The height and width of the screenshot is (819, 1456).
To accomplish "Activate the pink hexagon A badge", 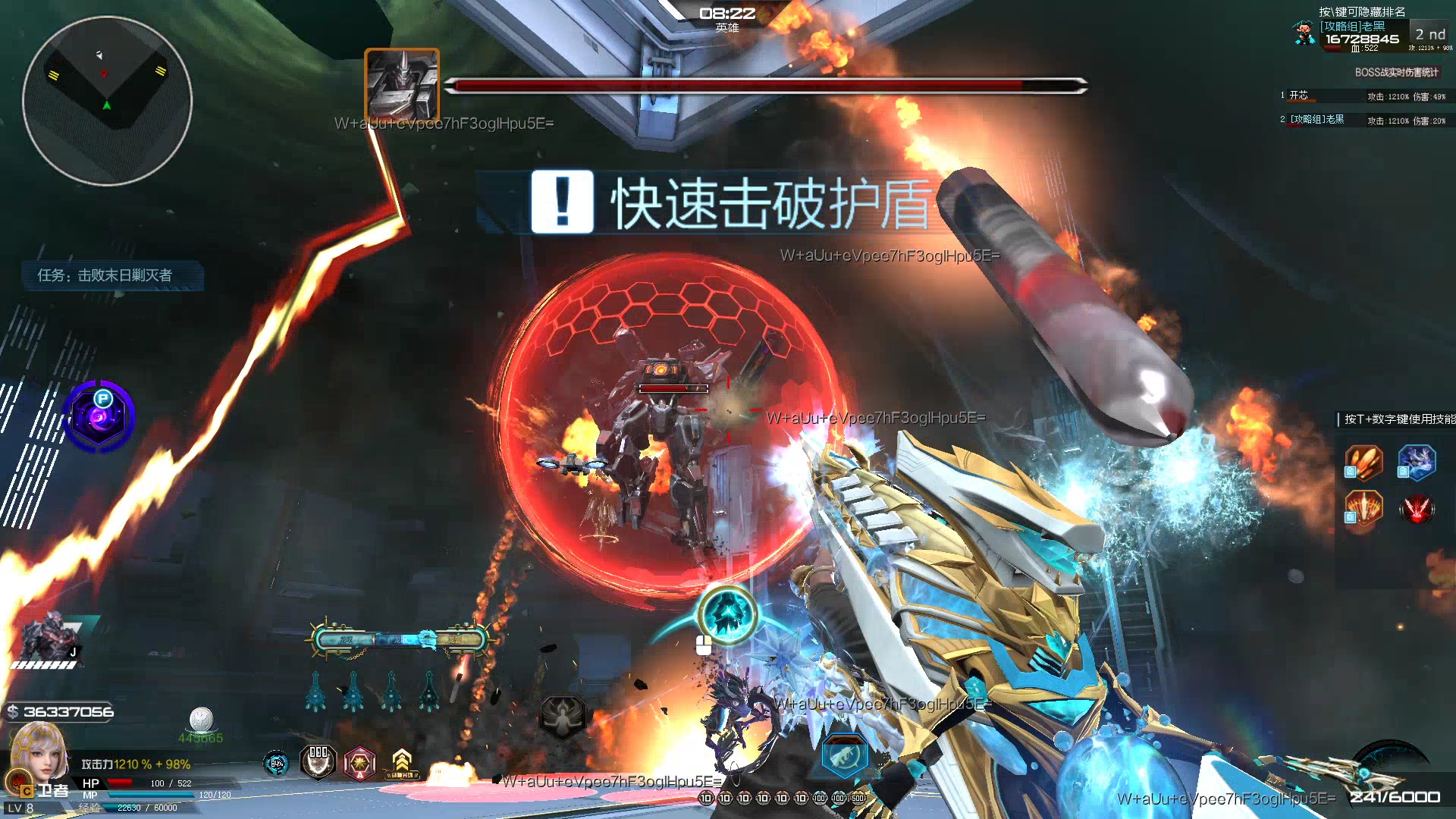I will [360, 763].
